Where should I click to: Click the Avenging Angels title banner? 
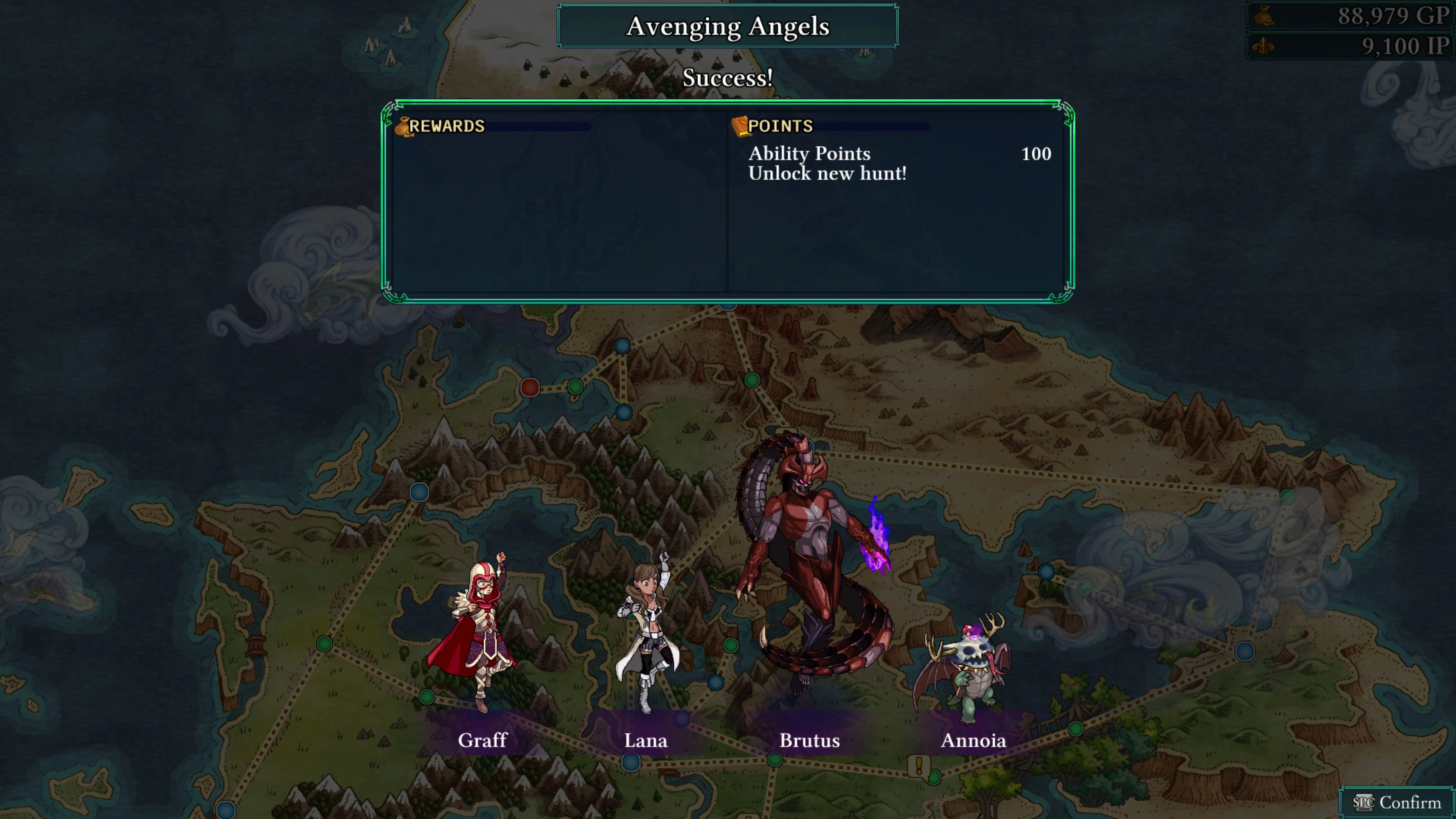728,25
